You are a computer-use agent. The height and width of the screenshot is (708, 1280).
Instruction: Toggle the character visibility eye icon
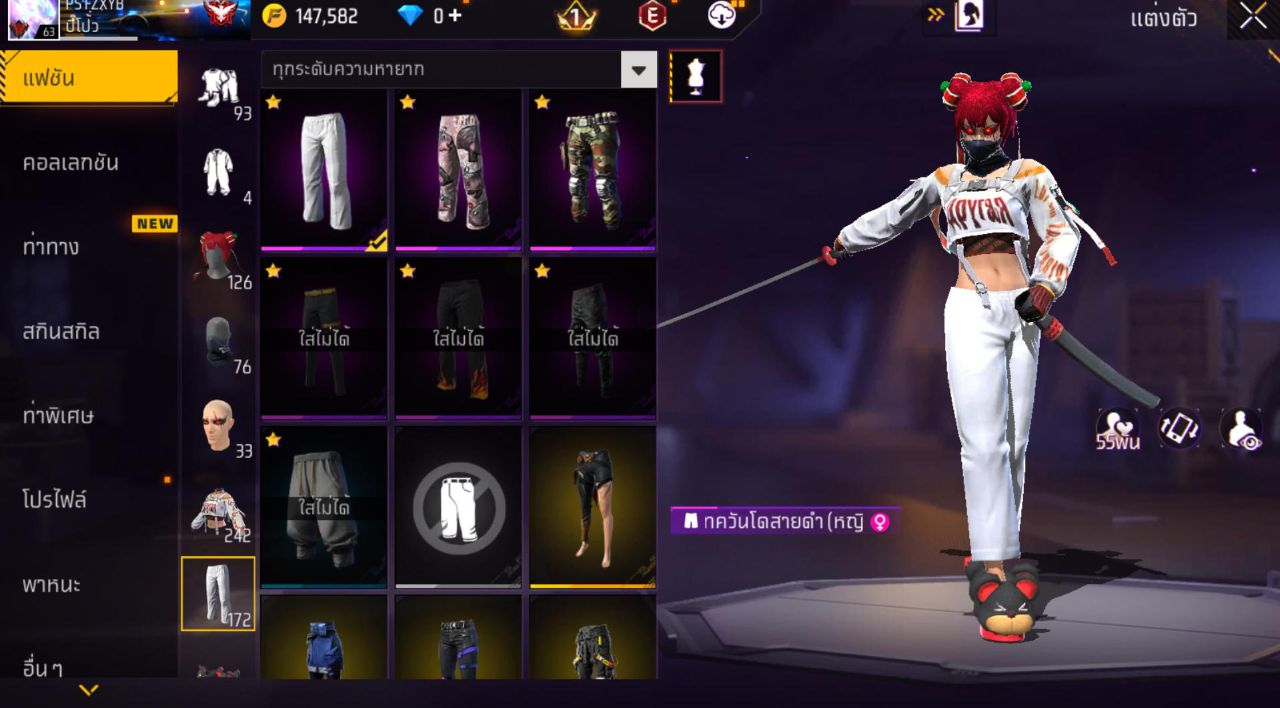click(x=1241, y=429)
